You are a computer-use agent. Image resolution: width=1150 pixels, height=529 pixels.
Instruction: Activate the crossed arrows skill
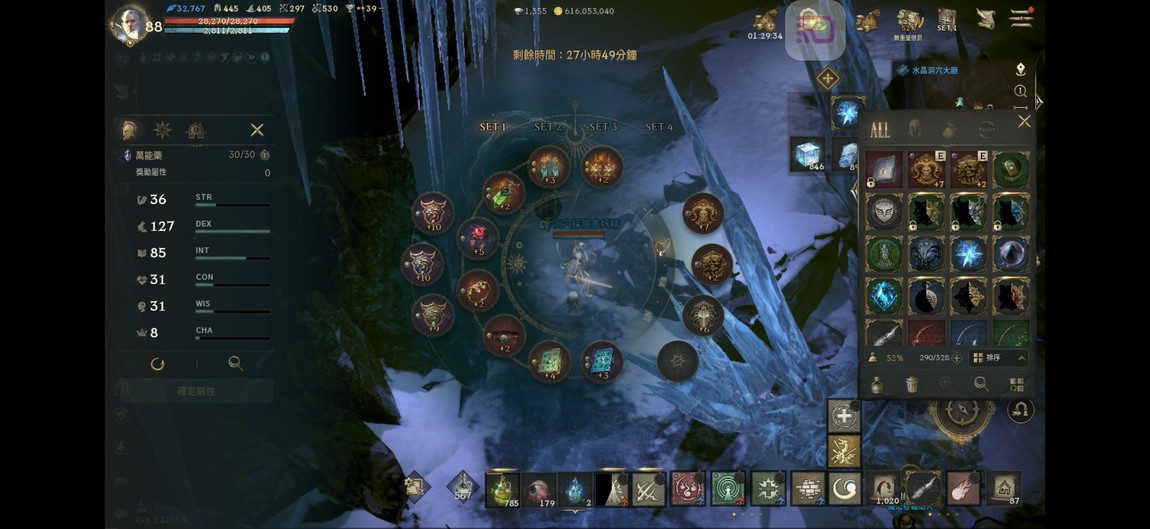[647, 489]
